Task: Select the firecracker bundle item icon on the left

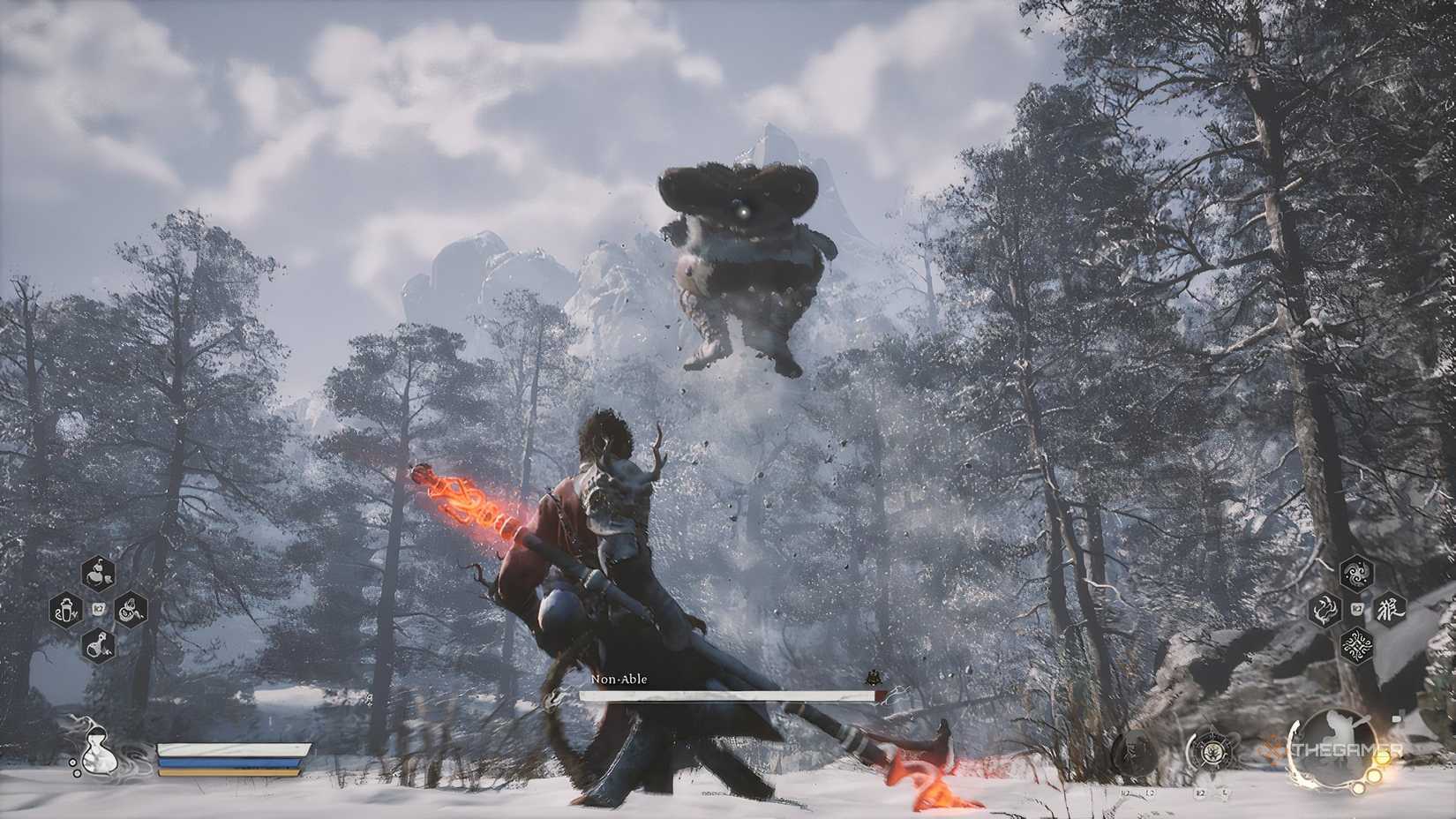Action: [131, 609]
